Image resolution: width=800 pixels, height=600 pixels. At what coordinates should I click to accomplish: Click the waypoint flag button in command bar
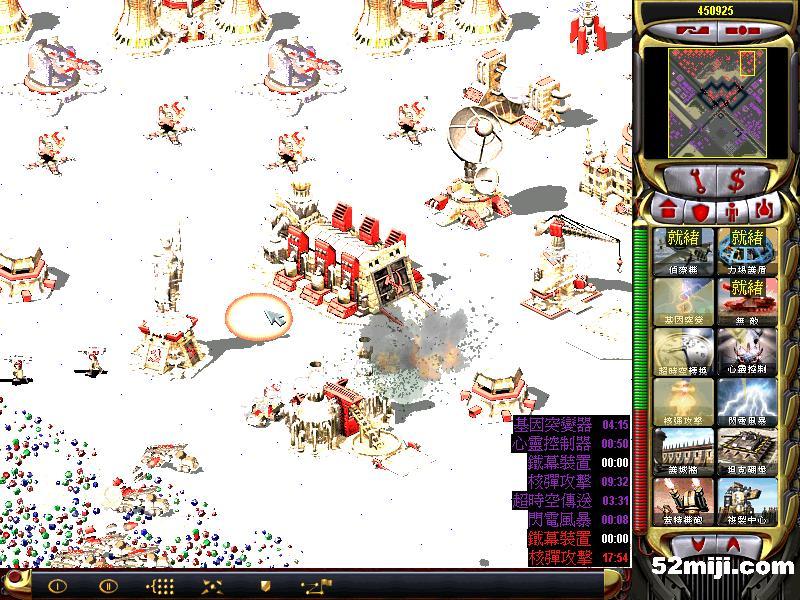pyautogui.click(x=314, y=586)
